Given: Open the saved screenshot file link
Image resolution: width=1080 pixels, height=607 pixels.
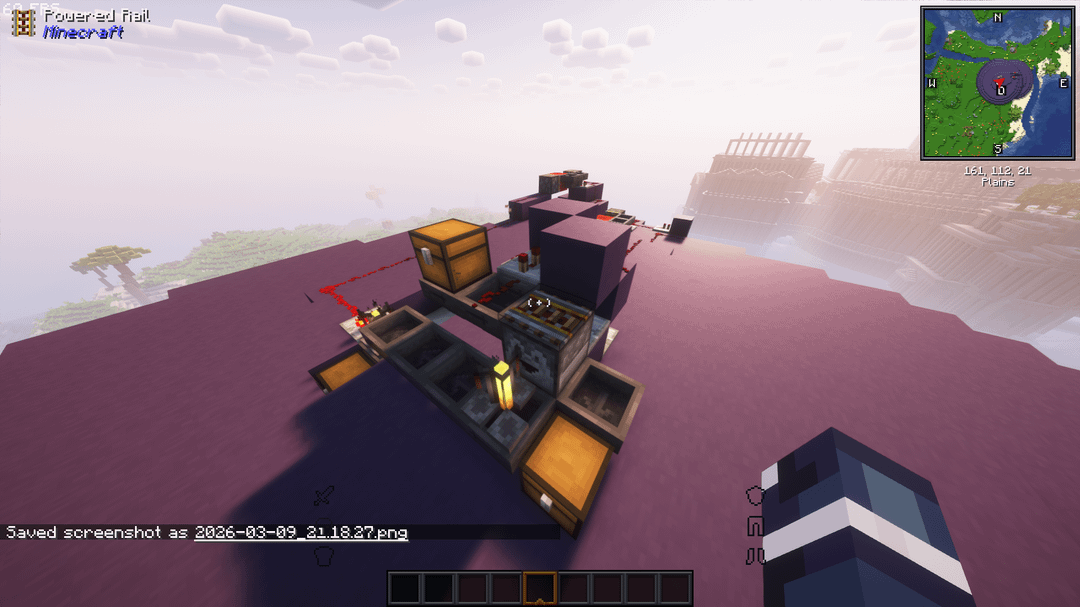Looking at the screenshot, I should [x=301, y=532].
